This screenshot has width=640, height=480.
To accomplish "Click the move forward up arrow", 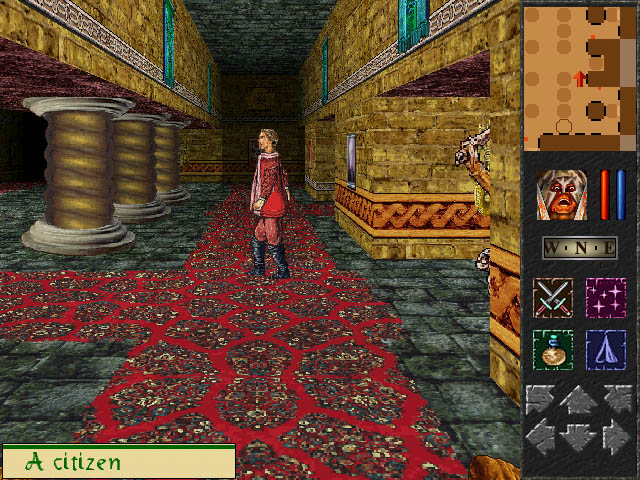I will click(579, 402).
